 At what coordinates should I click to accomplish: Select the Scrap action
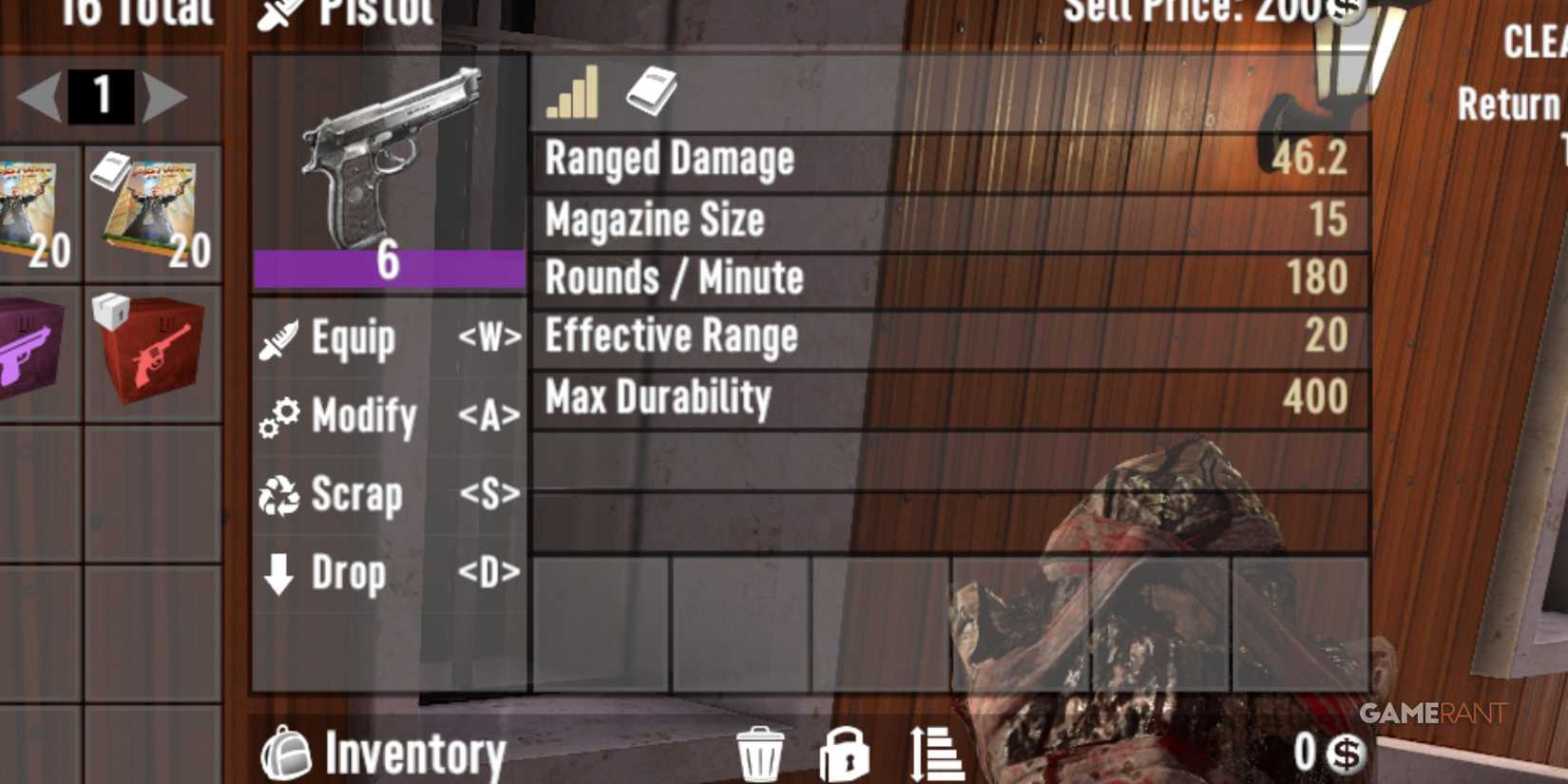coord(356,494)
